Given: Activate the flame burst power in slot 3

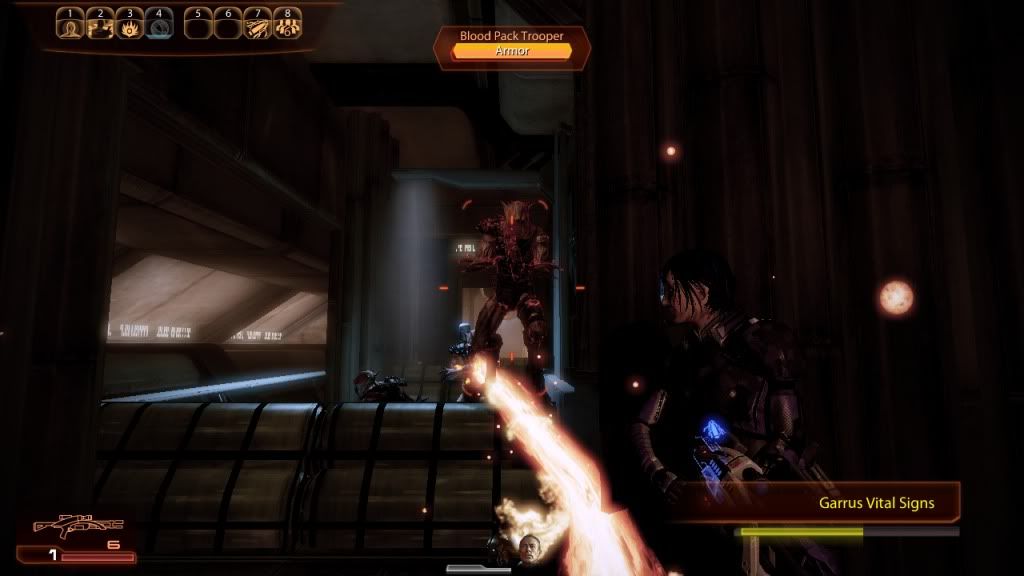Looking at the screenshot, I should click(129, 25).
